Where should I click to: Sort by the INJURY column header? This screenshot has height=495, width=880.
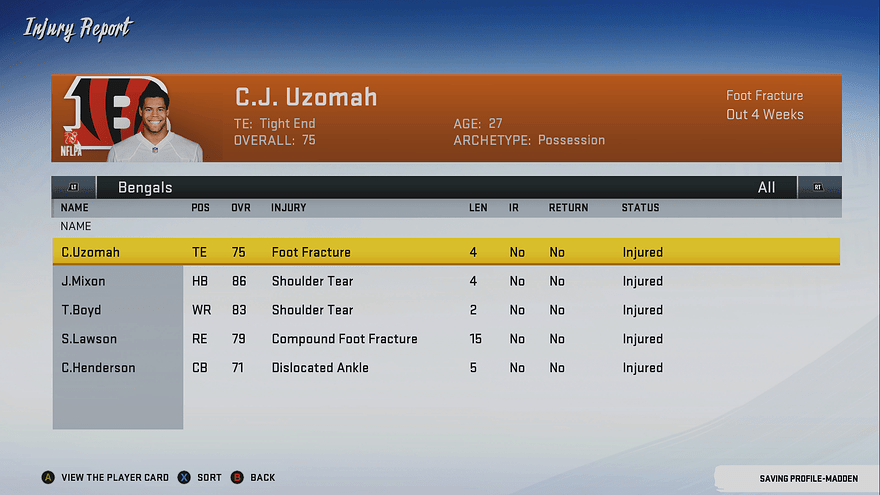click(x=288, y=208)
